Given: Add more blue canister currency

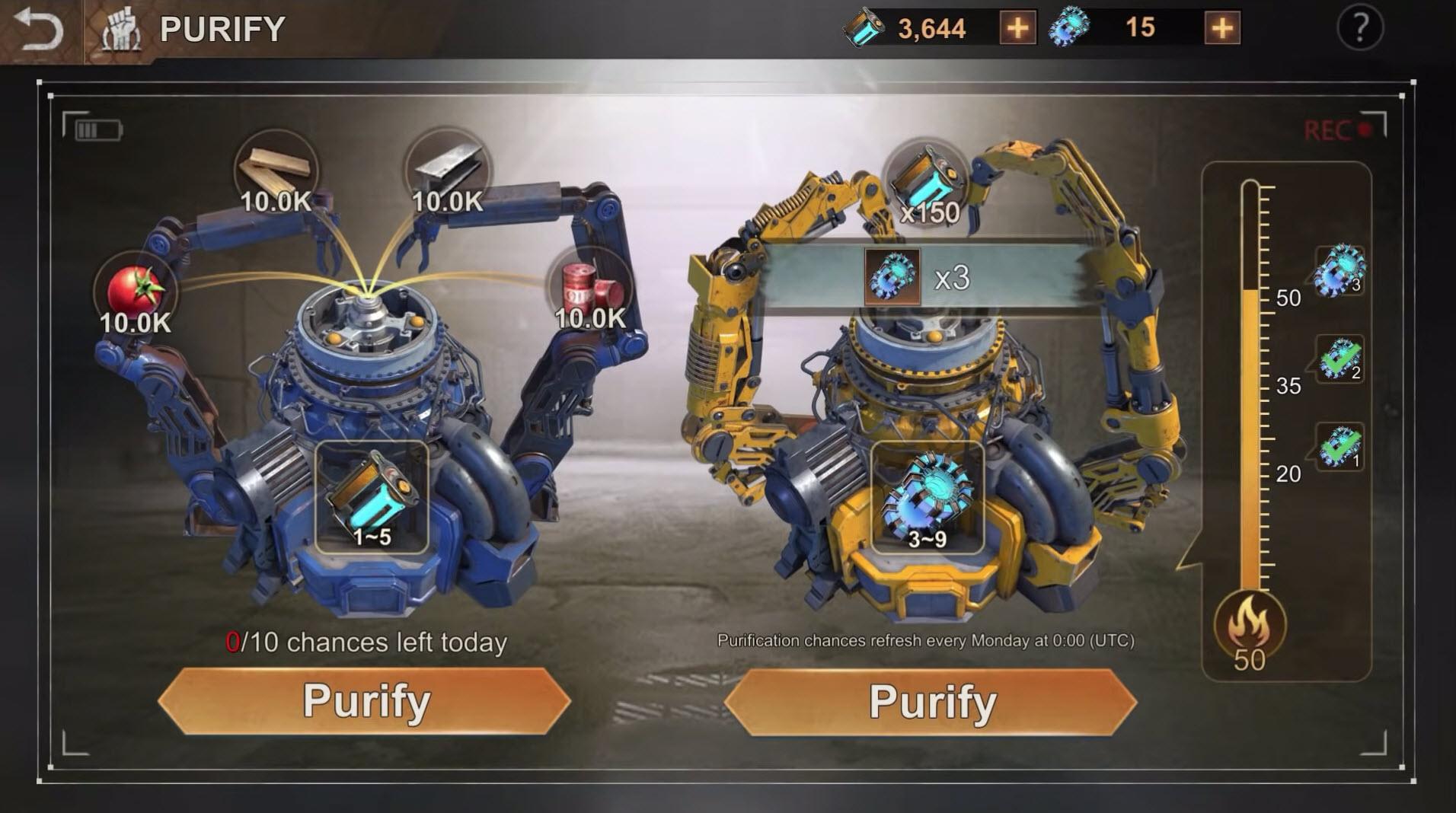Looking at the screenshot, I should pyautogui.click(x=1017, y=29).
